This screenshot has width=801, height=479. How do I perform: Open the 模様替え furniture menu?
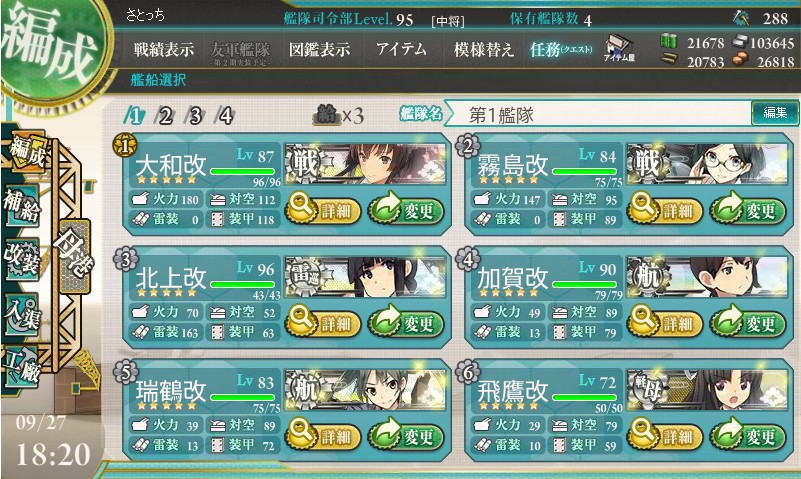(483, 50)
